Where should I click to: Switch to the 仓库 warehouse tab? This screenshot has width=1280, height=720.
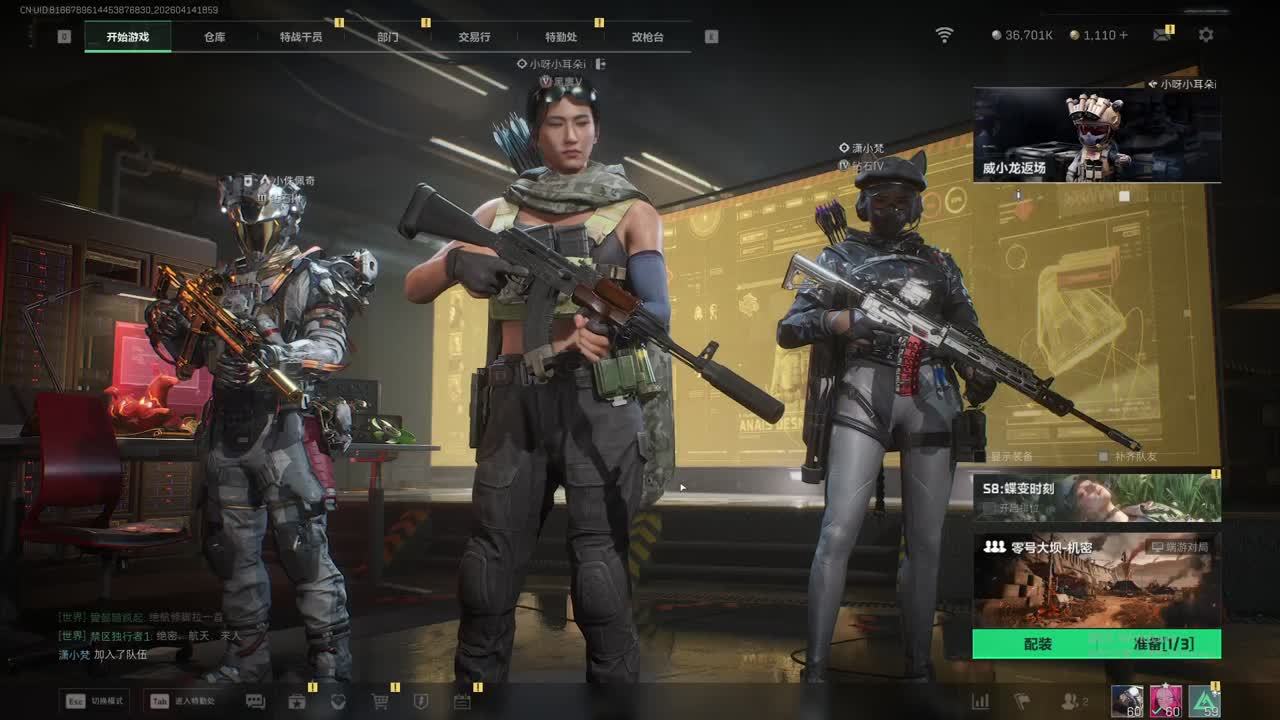click(x=214, y=37)
